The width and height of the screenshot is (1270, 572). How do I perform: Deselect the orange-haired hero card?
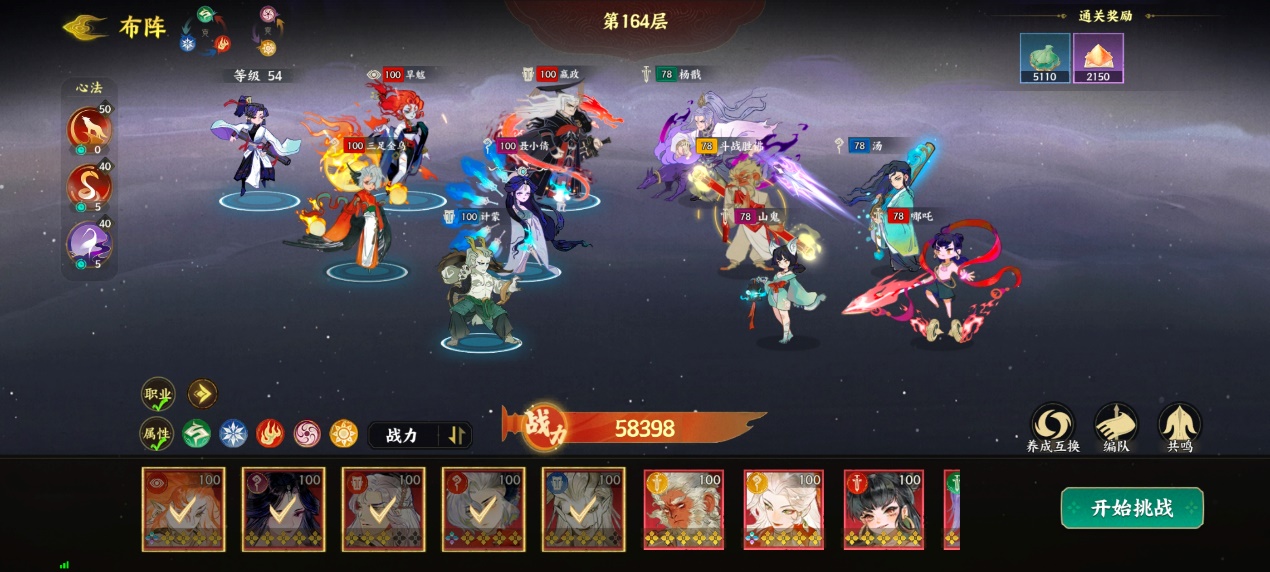[x=184, y=509]
